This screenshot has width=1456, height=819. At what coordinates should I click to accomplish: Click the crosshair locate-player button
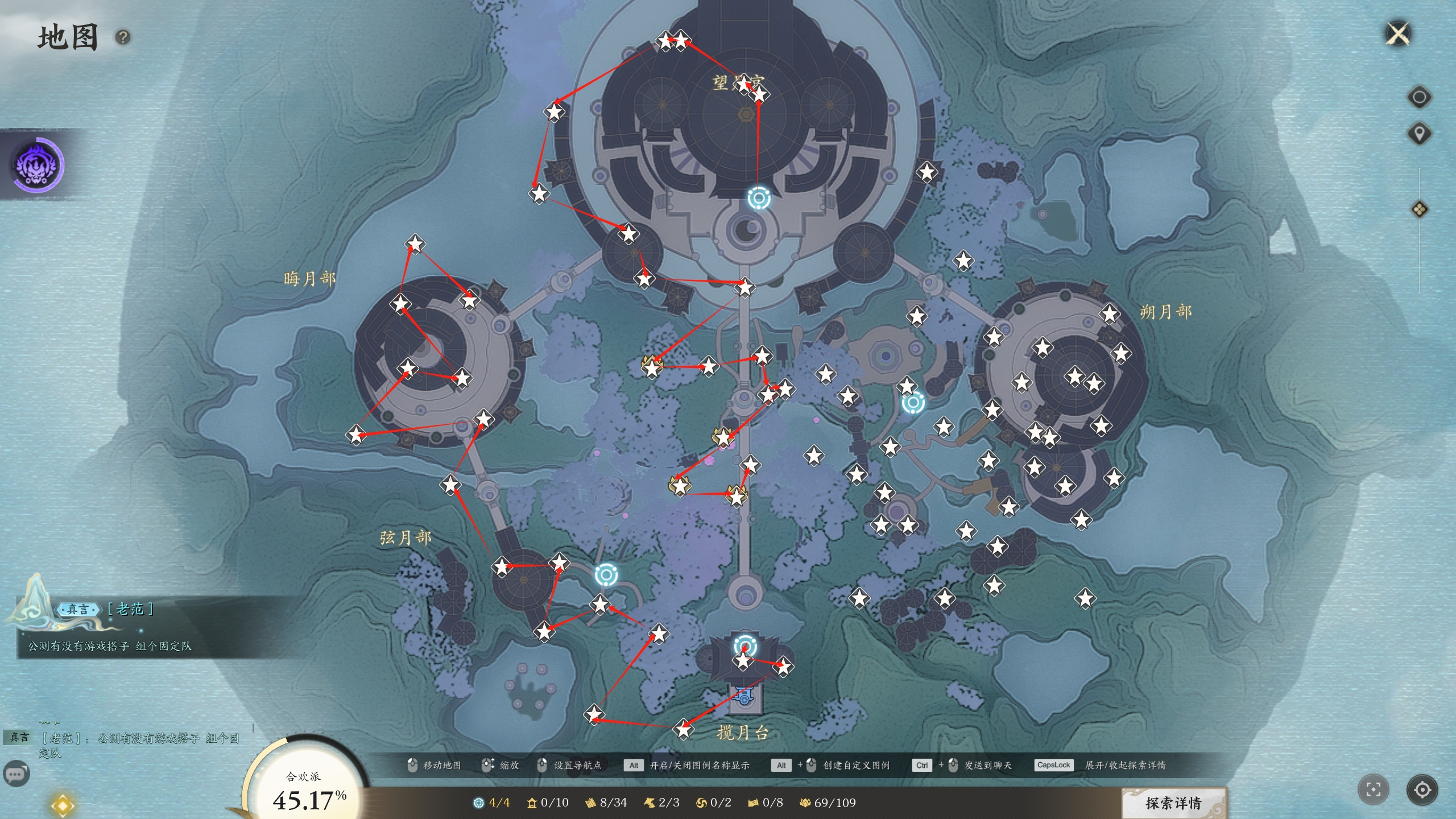(1422, 789)
